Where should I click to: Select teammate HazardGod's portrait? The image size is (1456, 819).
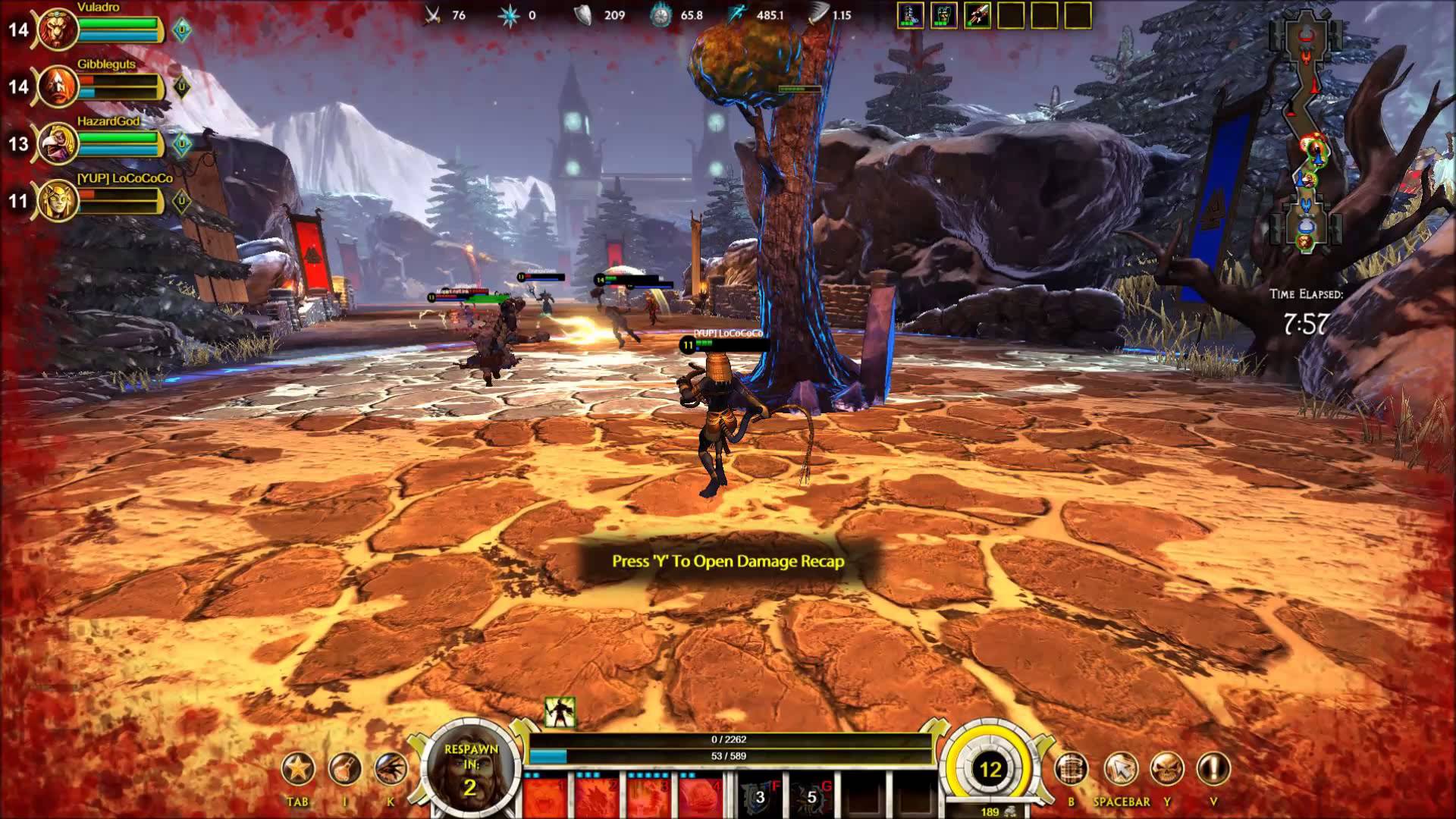tap(58, 144)
